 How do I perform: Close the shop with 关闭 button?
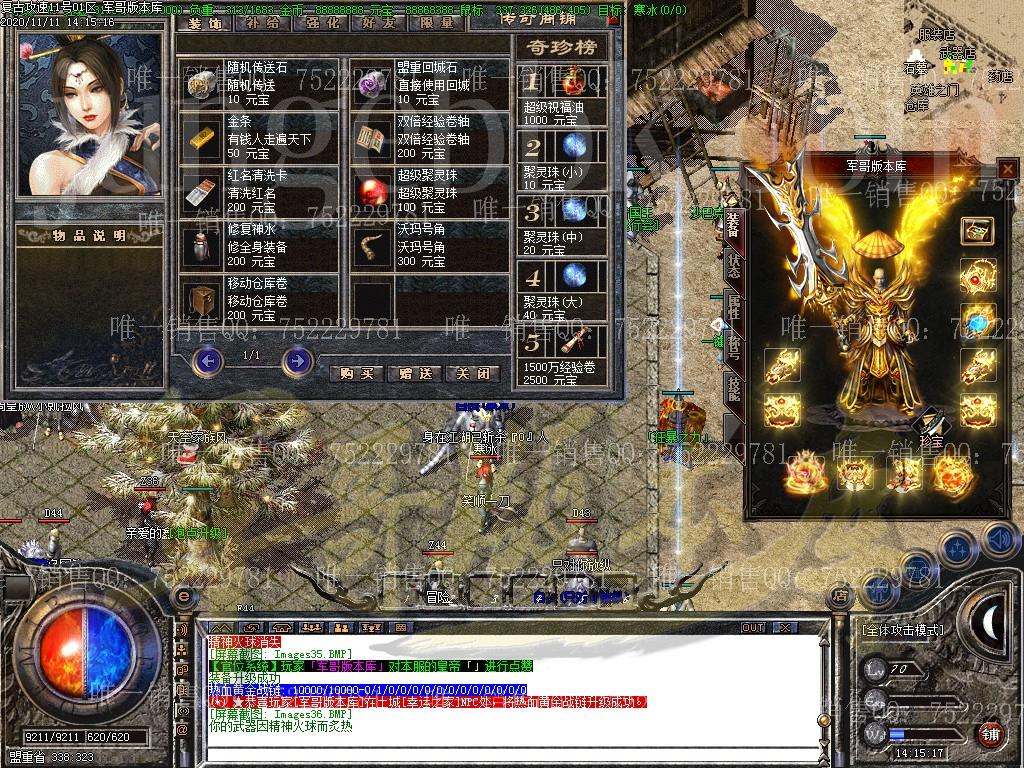[472, 373]
